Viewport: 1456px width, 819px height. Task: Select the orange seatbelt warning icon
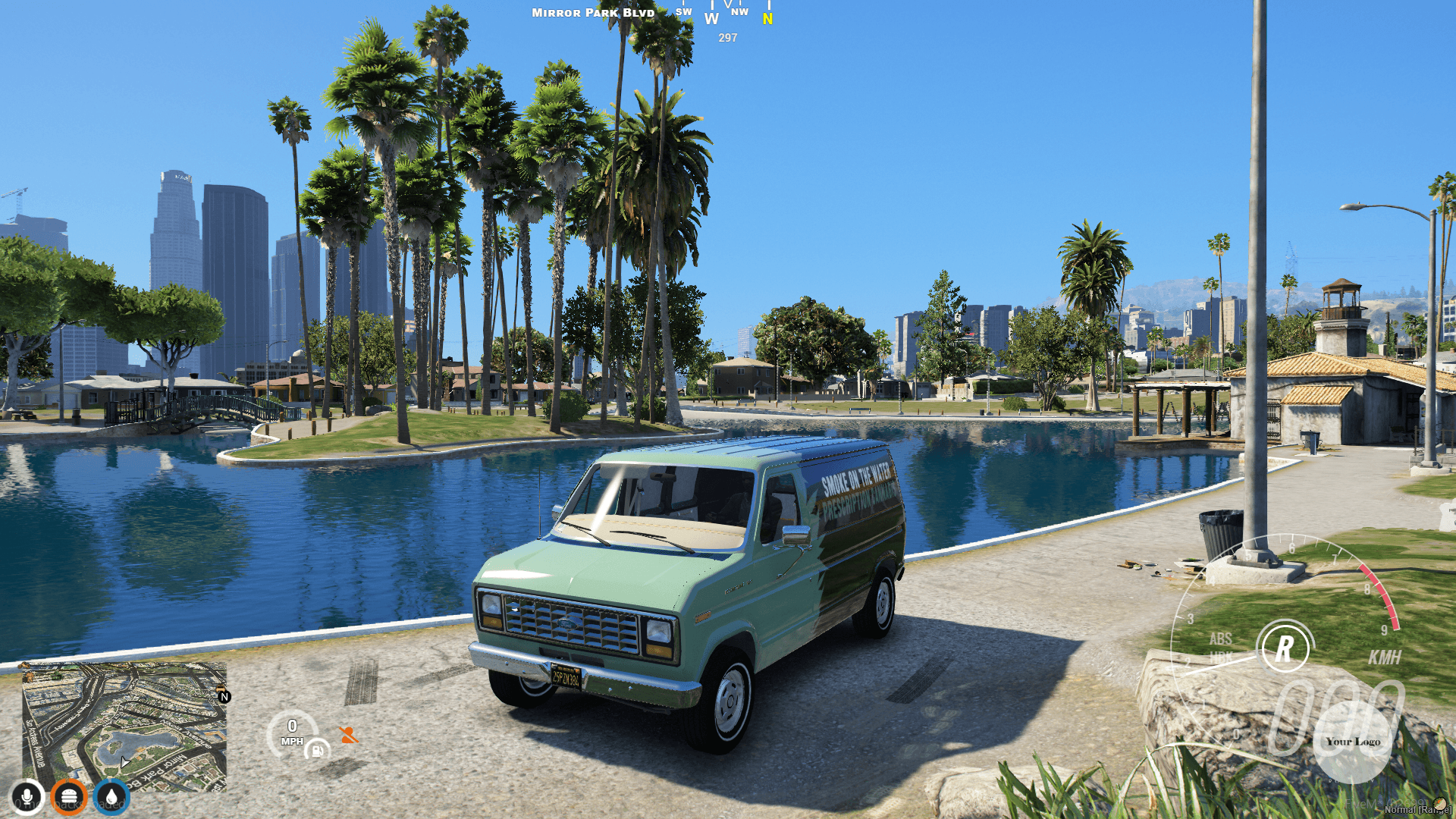pyautogui.click(x=349, y=735)
